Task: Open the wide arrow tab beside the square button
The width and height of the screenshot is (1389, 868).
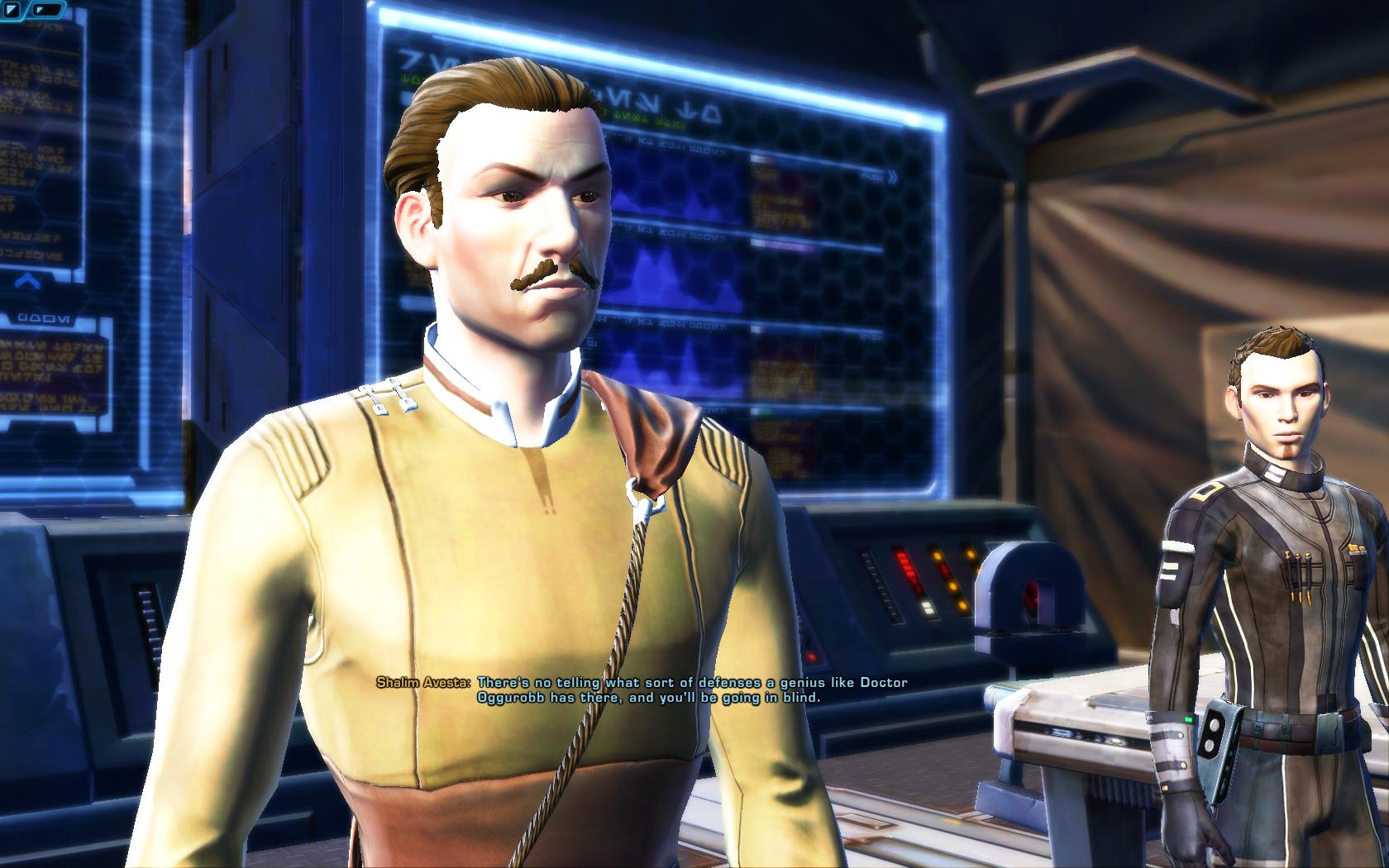Action: (x=48, y=10)
